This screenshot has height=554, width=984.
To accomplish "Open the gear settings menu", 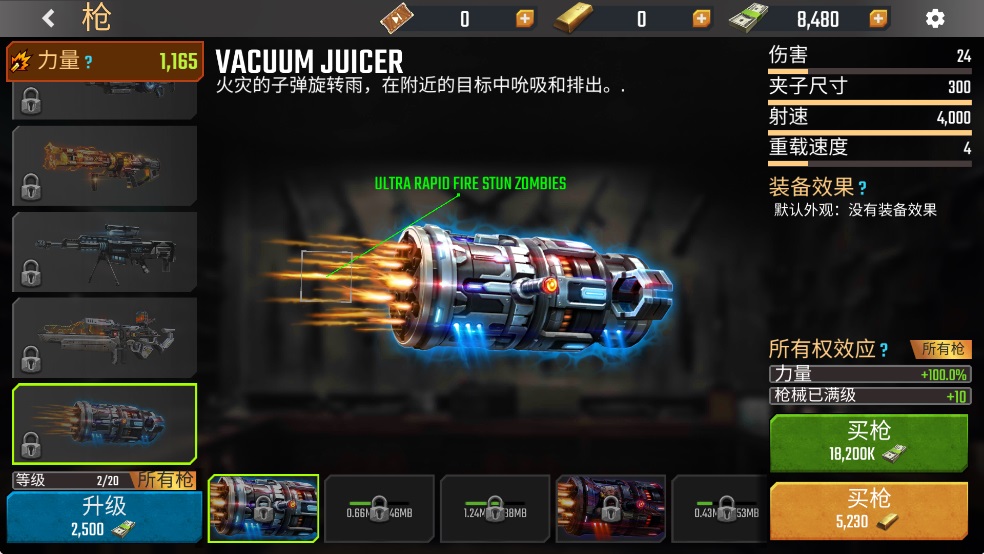I will click(935, 18).
